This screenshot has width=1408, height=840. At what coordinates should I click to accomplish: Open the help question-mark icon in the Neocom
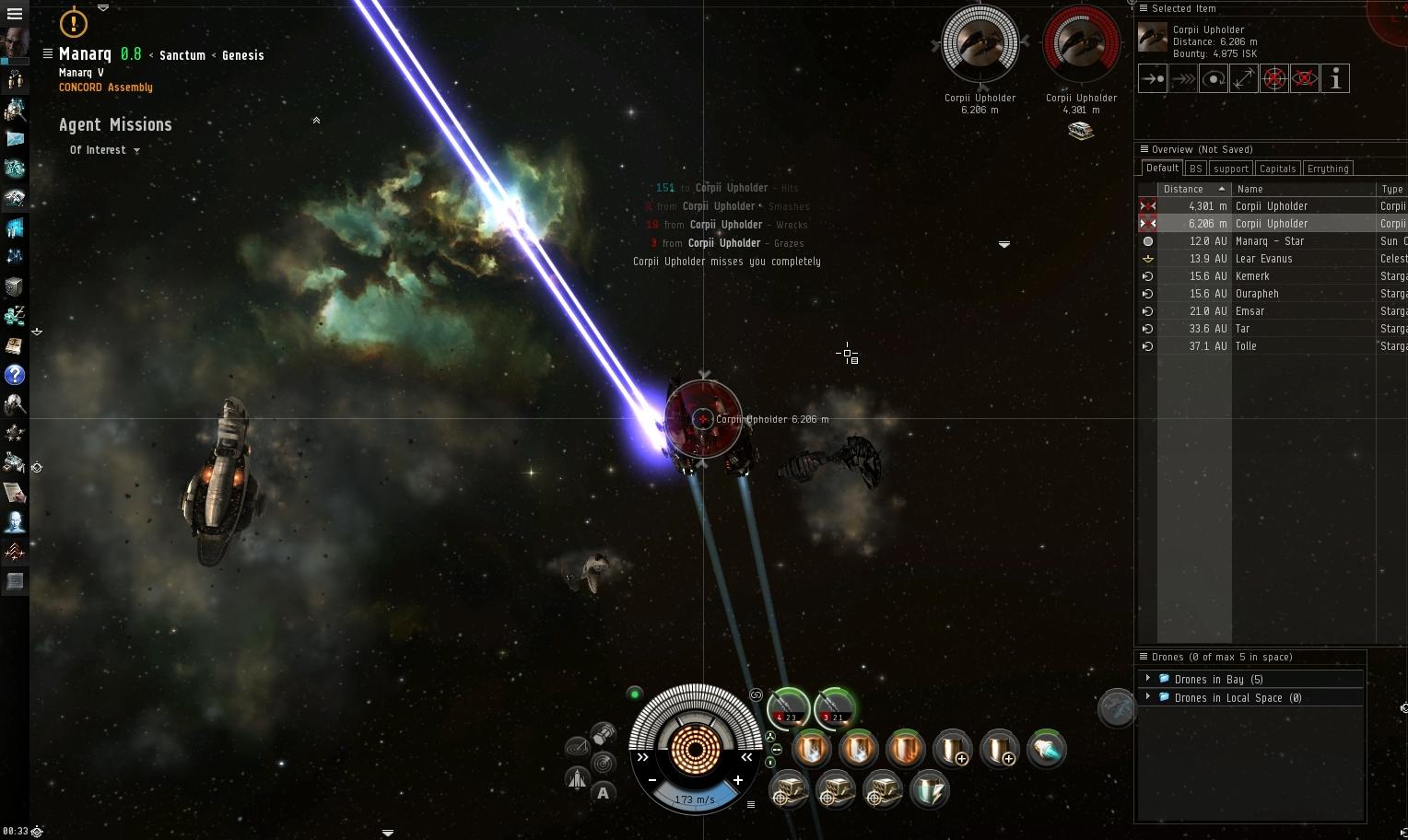pyautogui.click(x=15, y=375)
